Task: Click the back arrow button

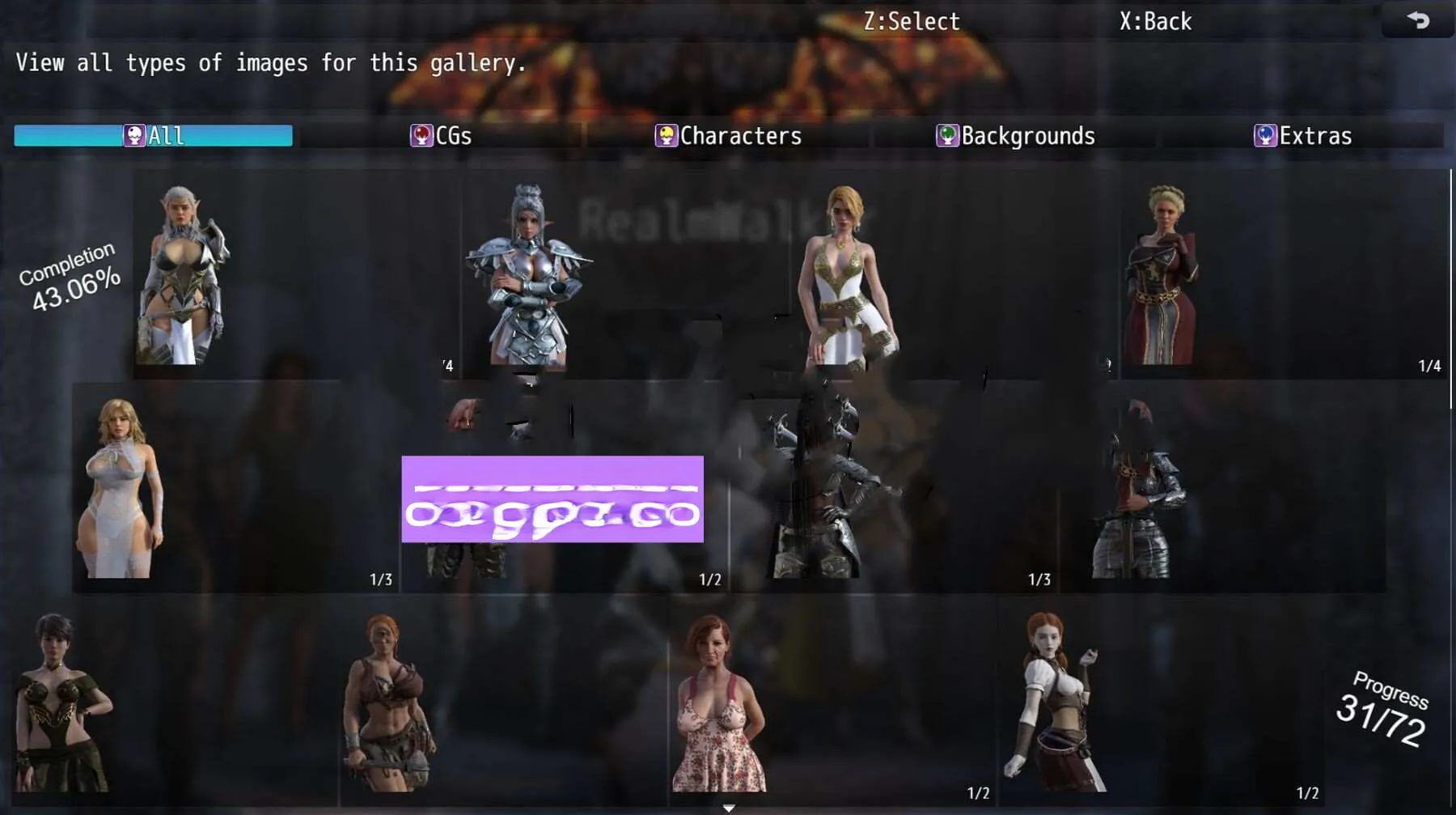Action: pyautogui.click(x=1418, y=20)
